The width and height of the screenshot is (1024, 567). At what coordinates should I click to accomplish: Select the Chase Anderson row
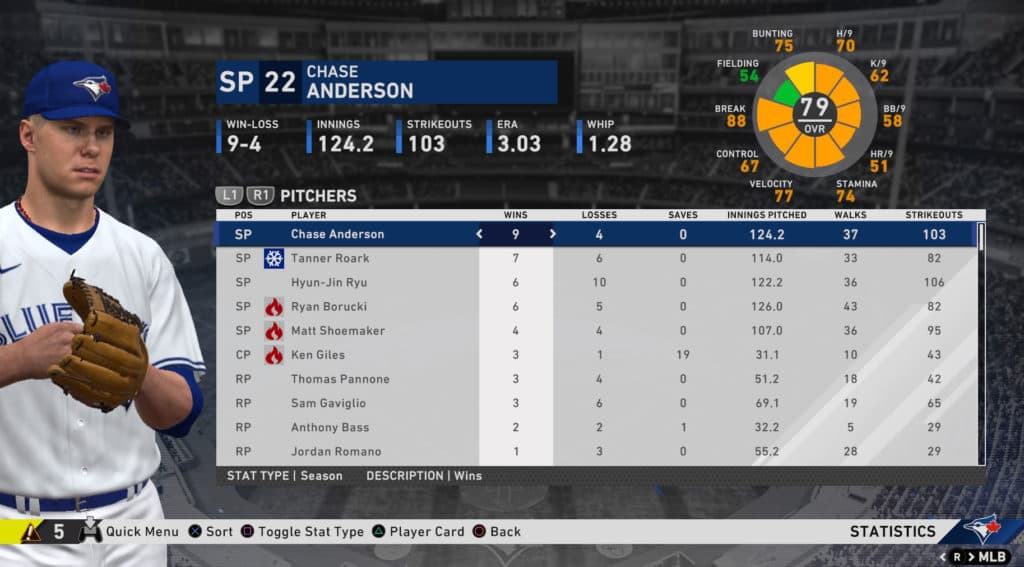coord(337,234)
